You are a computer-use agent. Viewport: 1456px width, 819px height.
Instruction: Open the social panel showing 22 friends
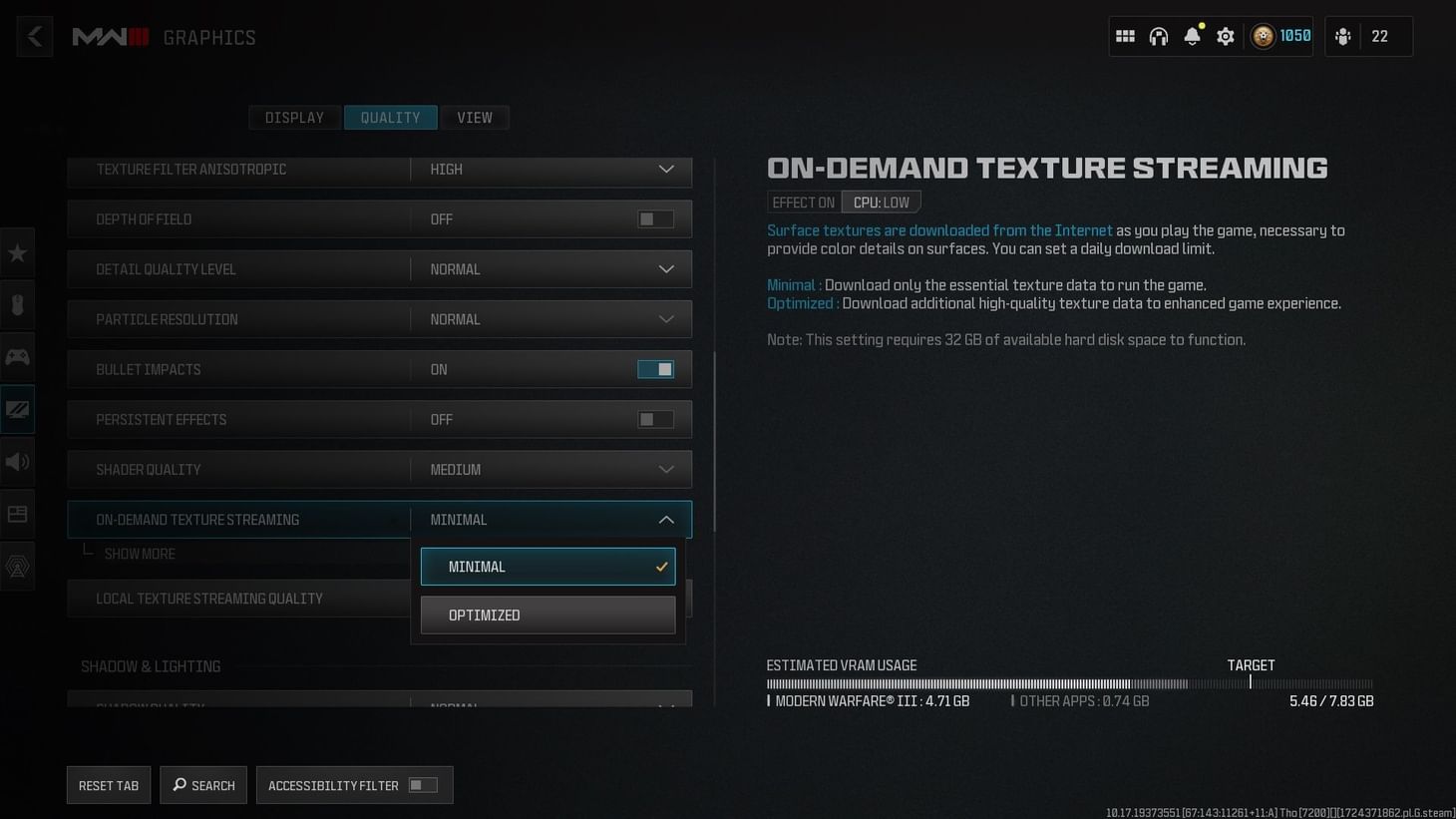(x=1368, y=36)
